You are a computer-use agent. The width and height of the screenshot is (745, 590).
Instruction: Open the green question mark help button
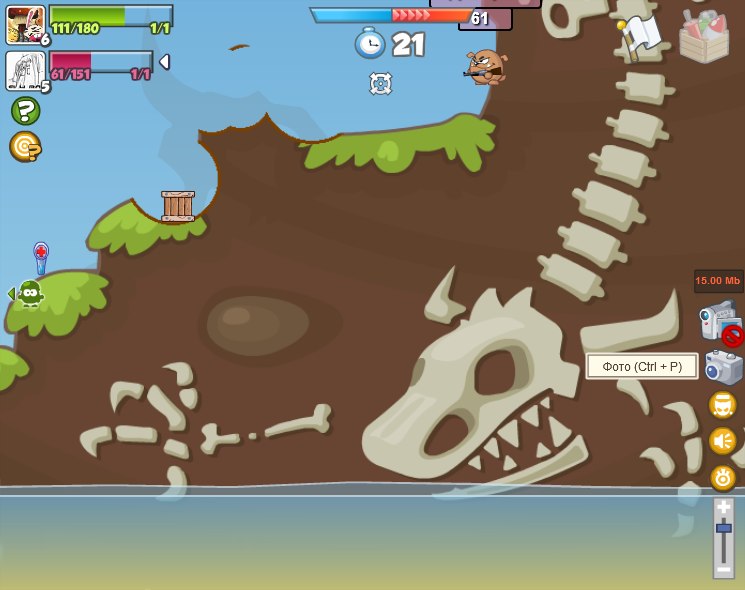pyautogui.click(x=25, y=111)
